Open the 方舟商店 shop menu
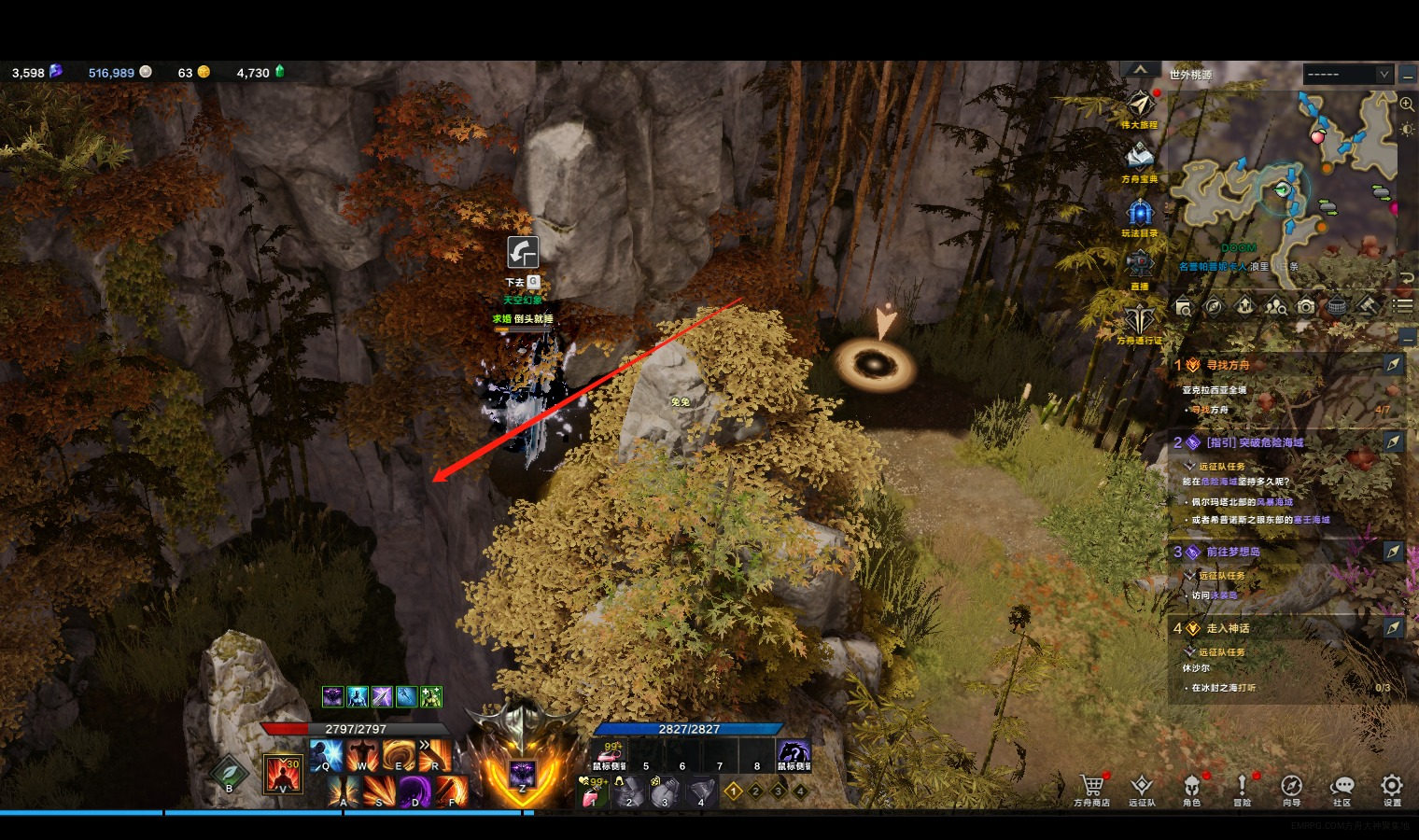Screen dimensions: 1419x840 [1091, 787]
